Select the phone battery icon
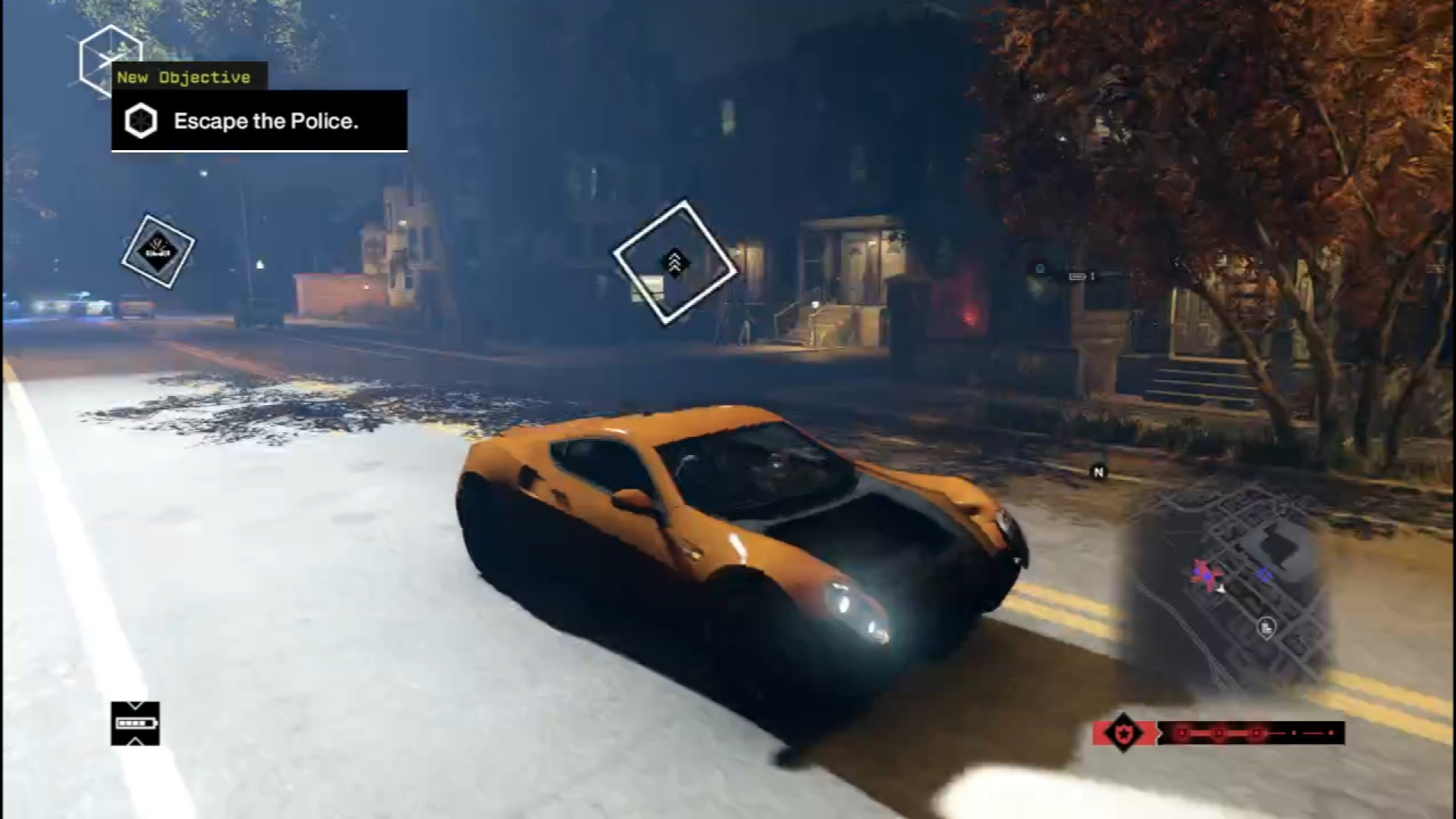 click(135, 723)
